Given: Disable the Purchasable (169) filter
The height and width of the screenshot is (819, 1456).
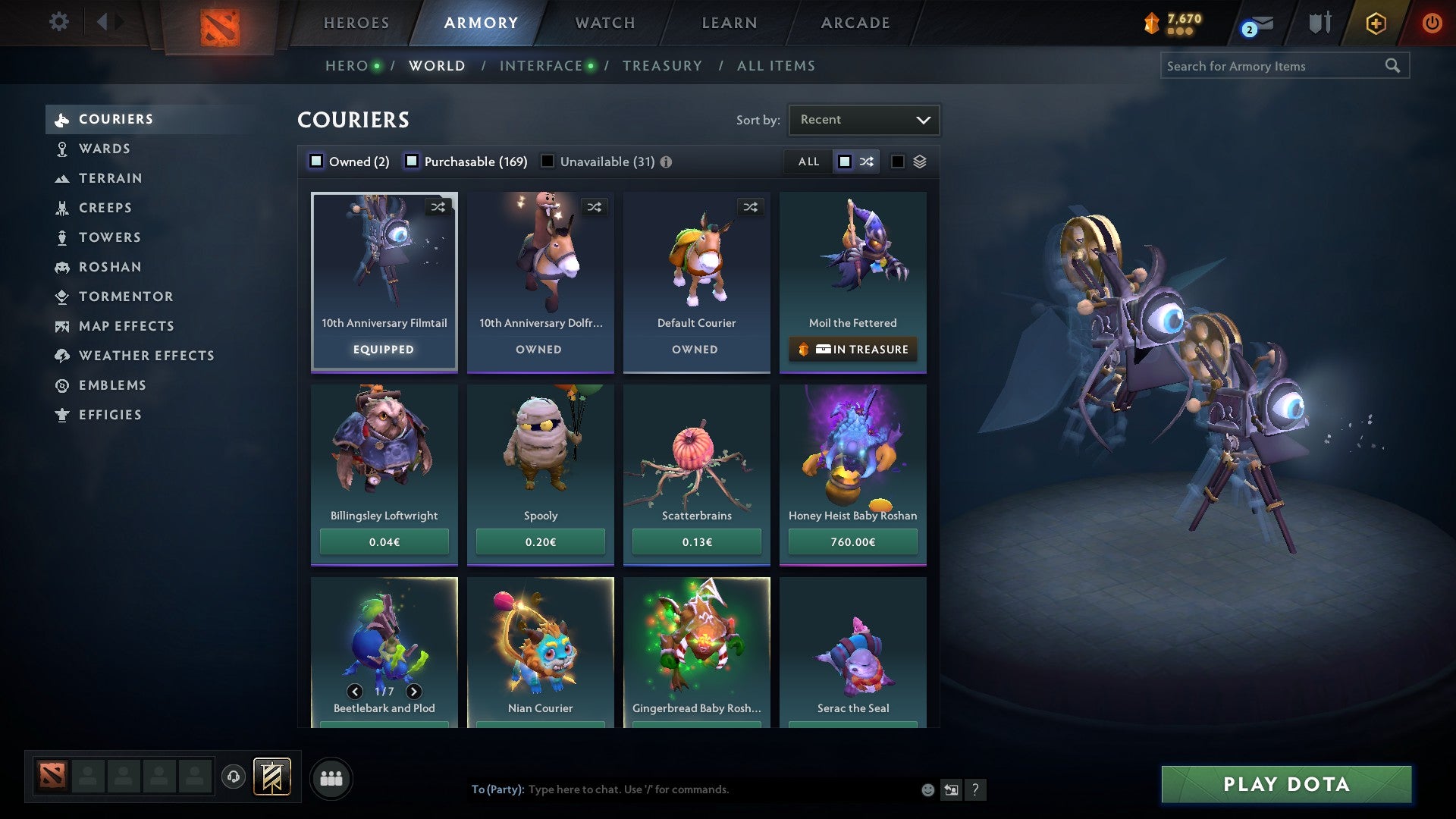Looking at the screenshot, I should (413, 161).
